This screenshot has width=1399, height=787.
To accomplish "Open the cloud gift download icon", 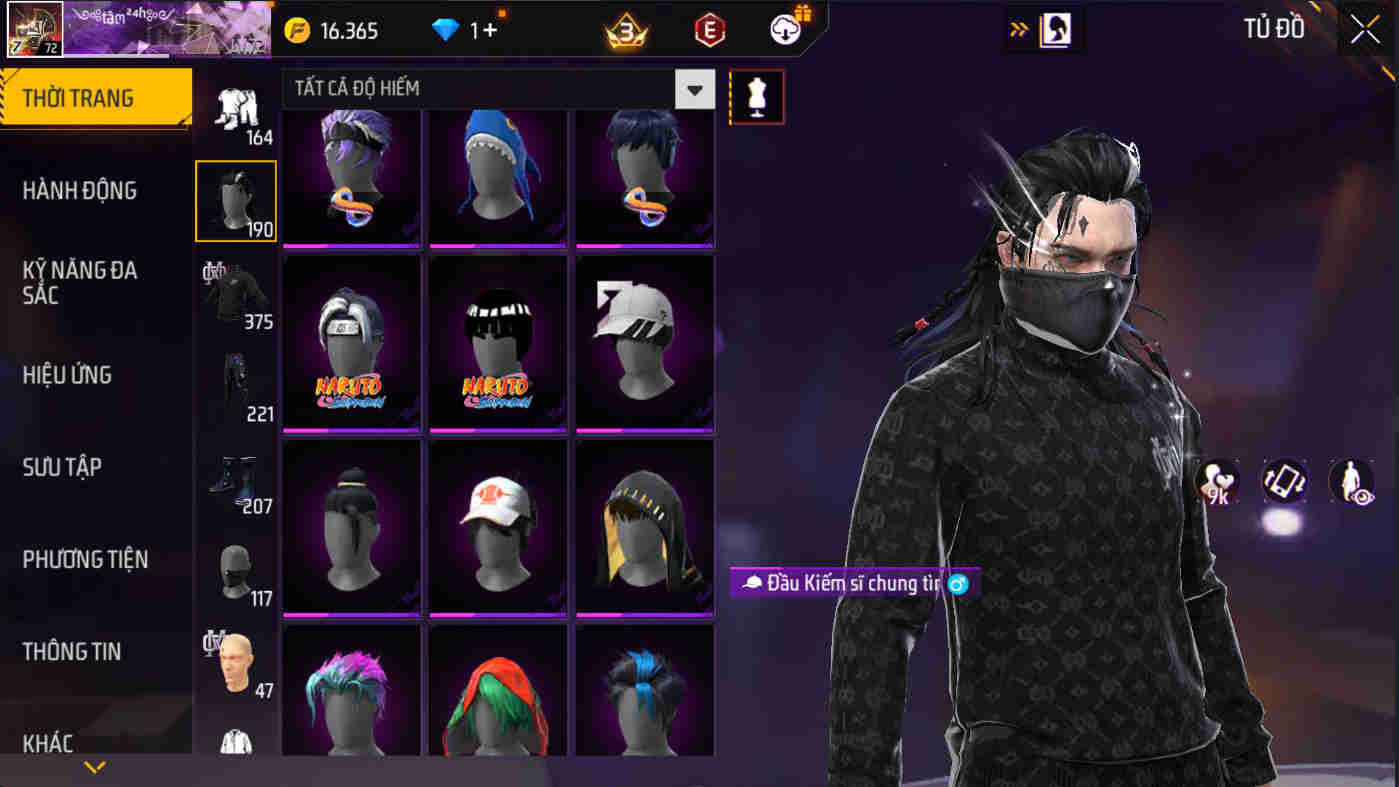I will [786, 30].
